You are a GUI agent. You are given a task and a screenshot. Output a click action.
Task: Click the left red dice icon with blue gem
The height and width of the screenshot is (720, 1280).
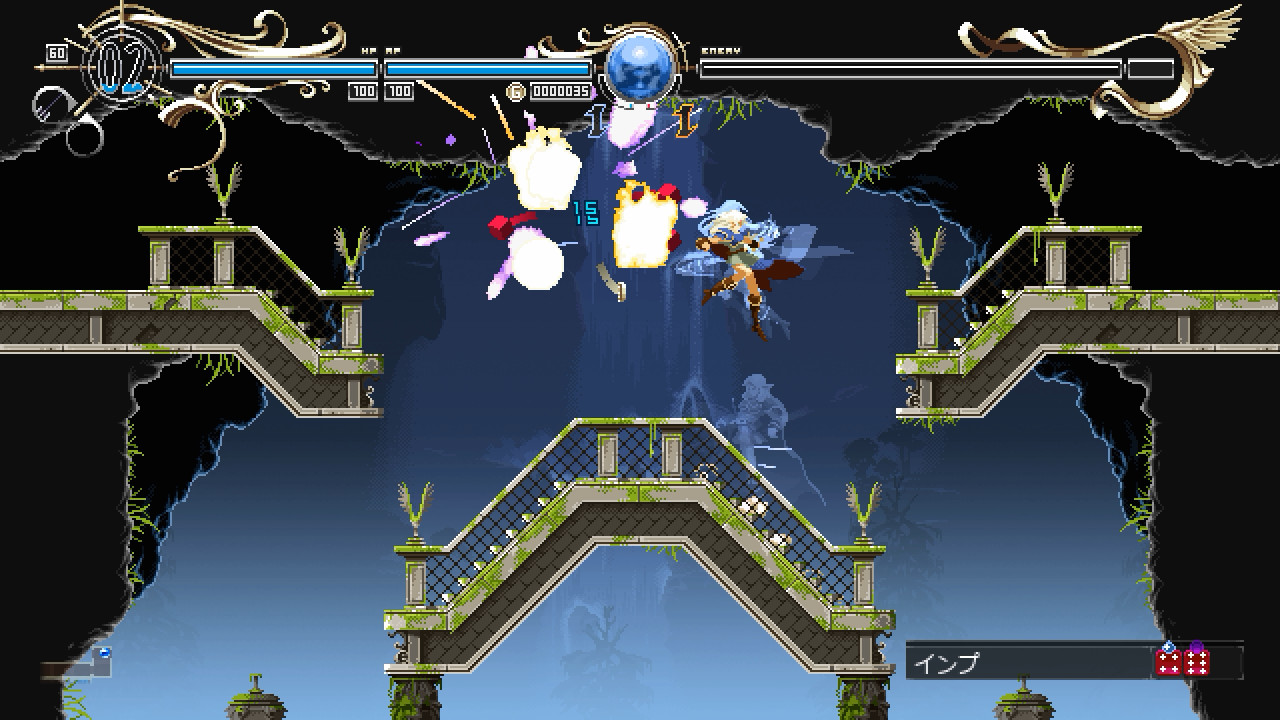1170,663
